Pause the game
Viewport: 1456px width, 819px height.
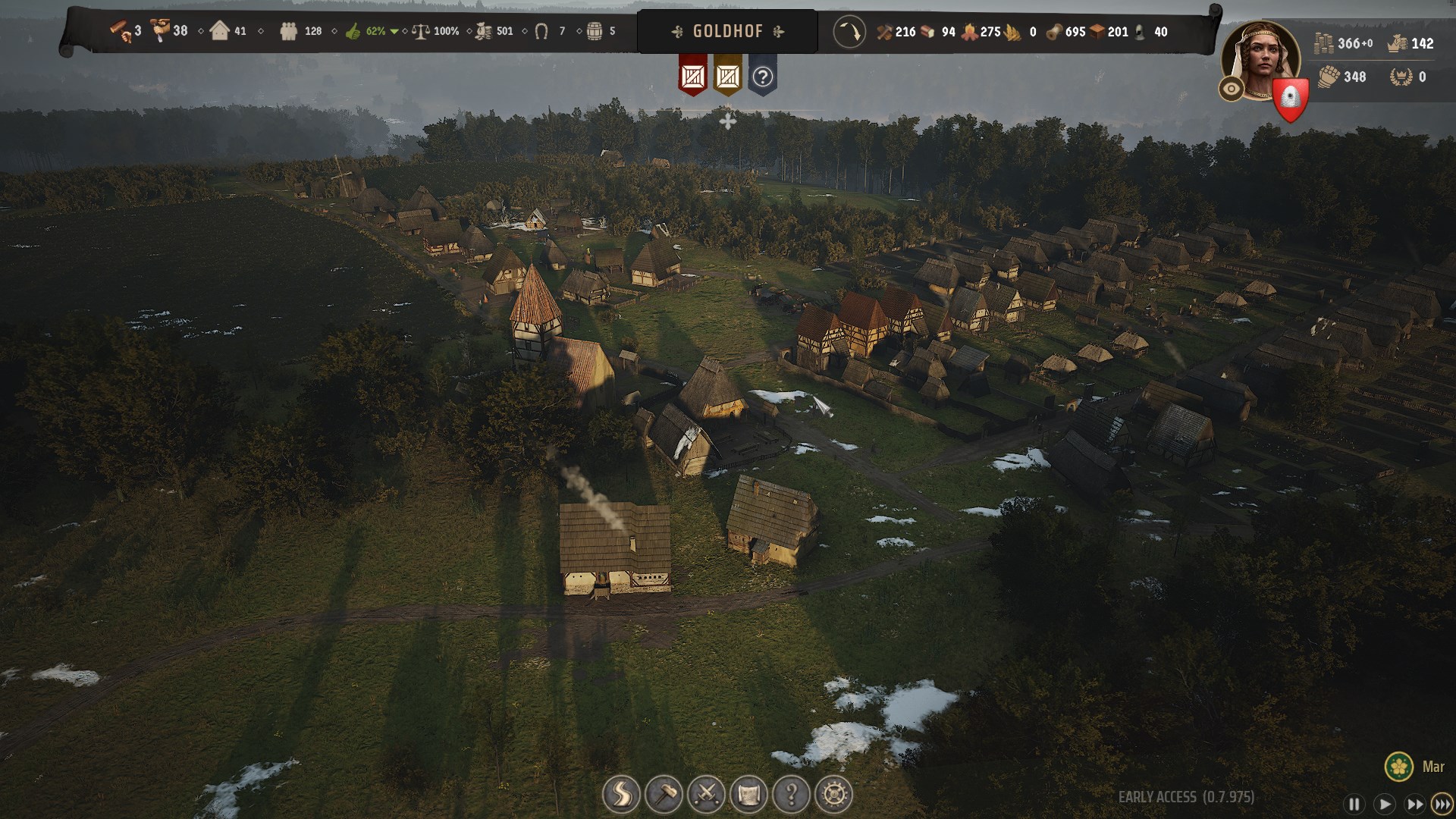pyautogui.click(x=1354, y=804)
